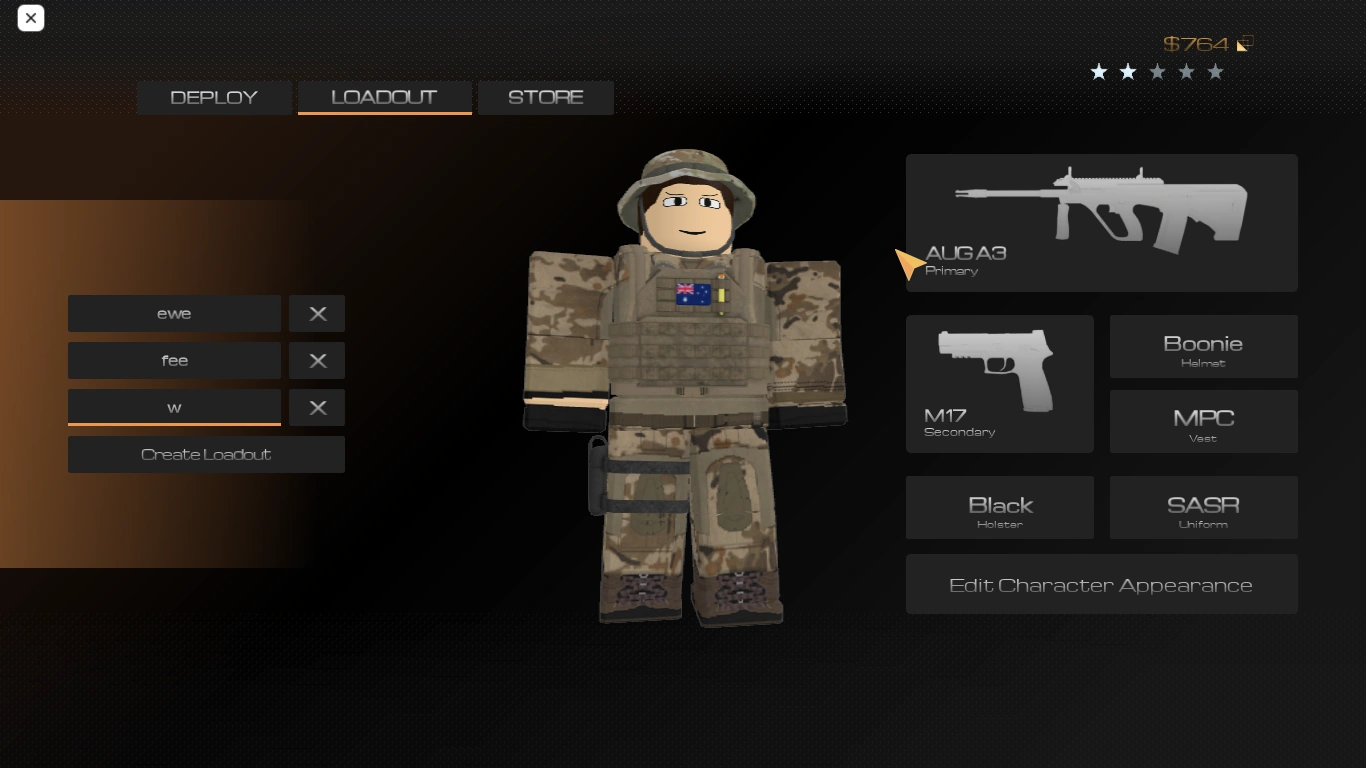Remove the "fee" loadout
The height and width of the screenshot is (768, 1366).
(316, 360)
